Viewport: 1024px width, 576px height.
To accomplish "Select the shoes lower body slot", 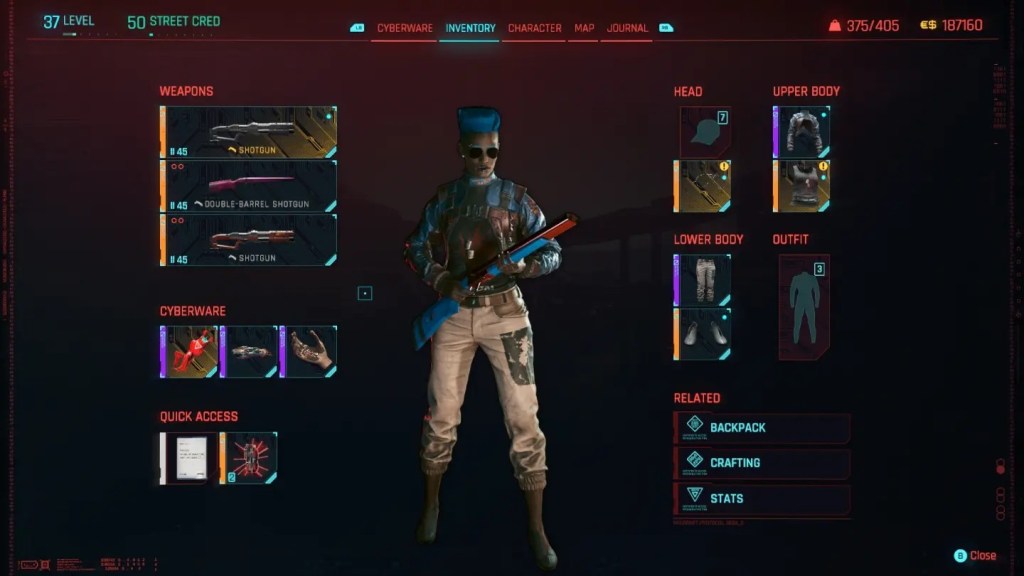I will pyautogui.click(x=703, y=334).
